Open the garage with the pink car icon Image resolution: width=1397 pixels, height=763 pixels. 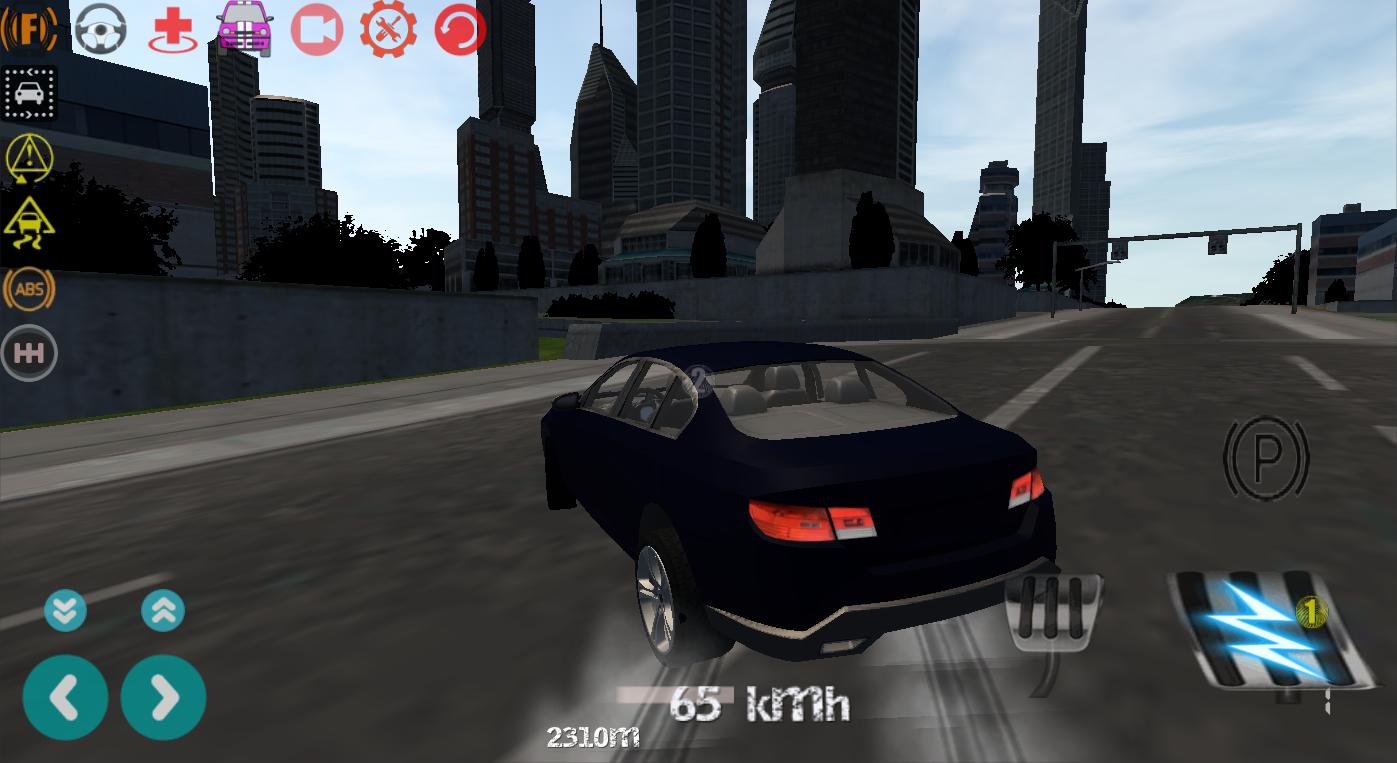243,28
